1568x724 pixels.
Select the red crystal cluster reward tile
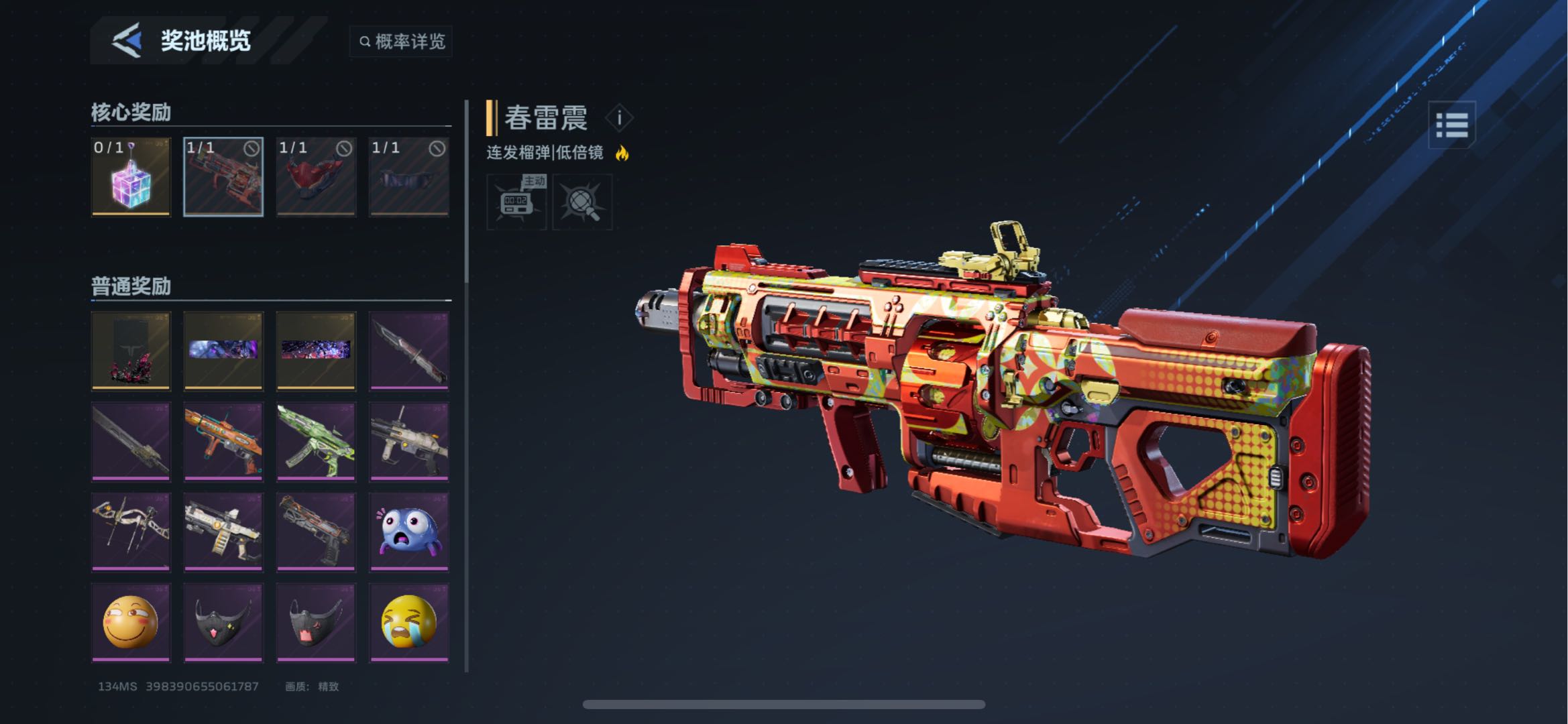pyautogui.click(x=131, y=351)
